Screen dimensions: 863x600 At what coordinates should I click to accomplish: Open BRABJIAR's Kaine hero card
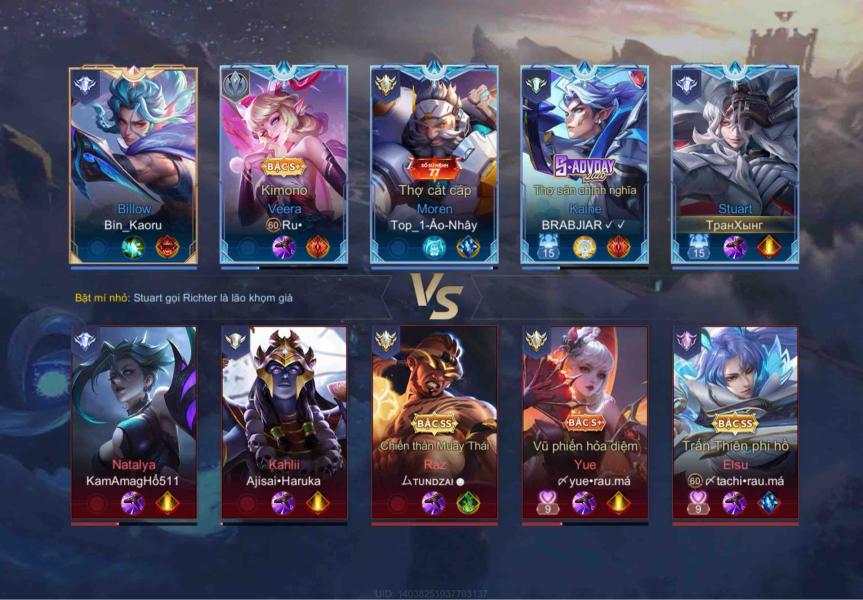pyautogui.click(x=584, y=165)
